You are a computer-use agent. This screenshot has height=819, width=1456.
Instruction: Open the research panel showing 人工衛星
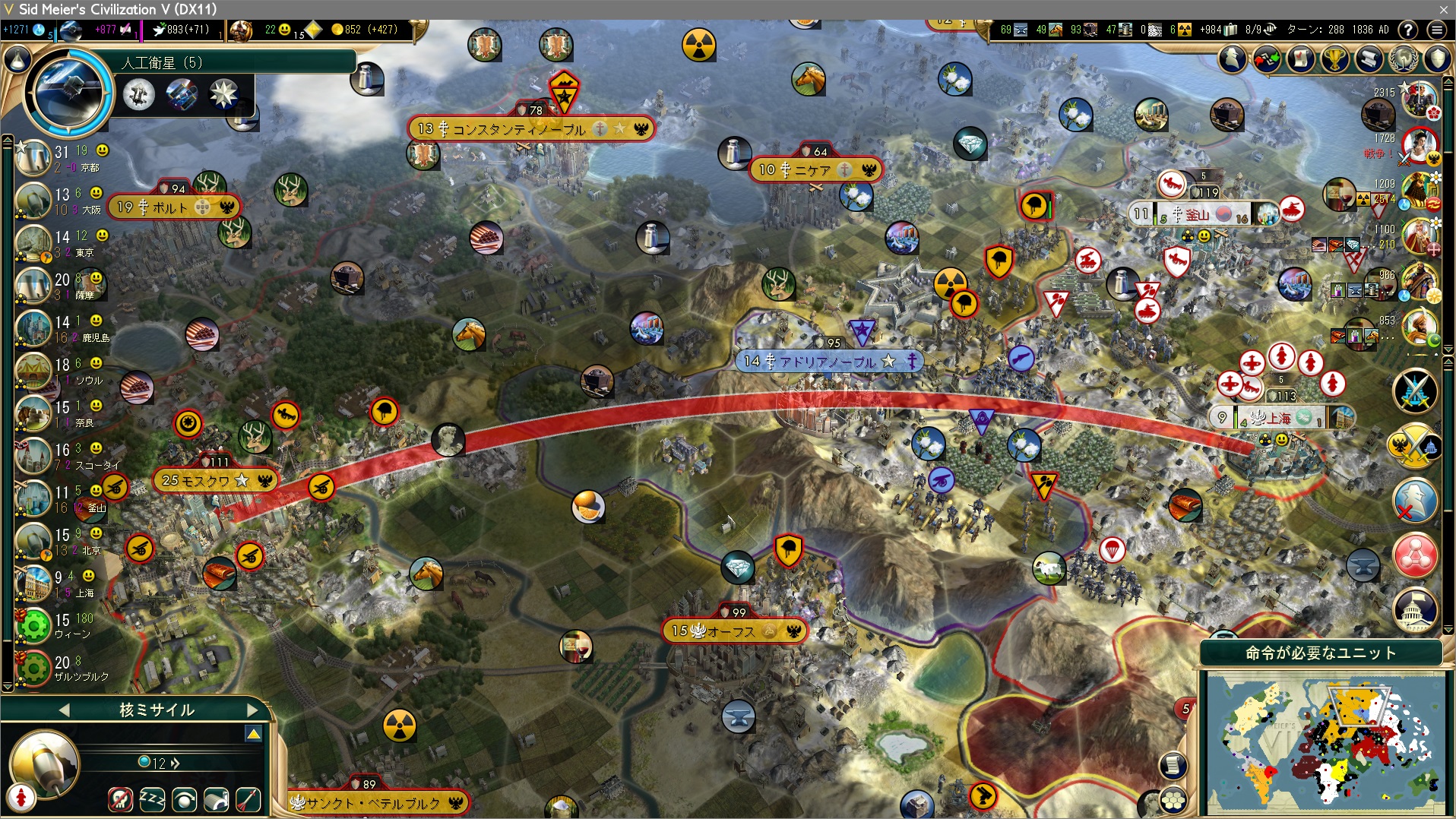pyautogui.click(x=68, y=93)
